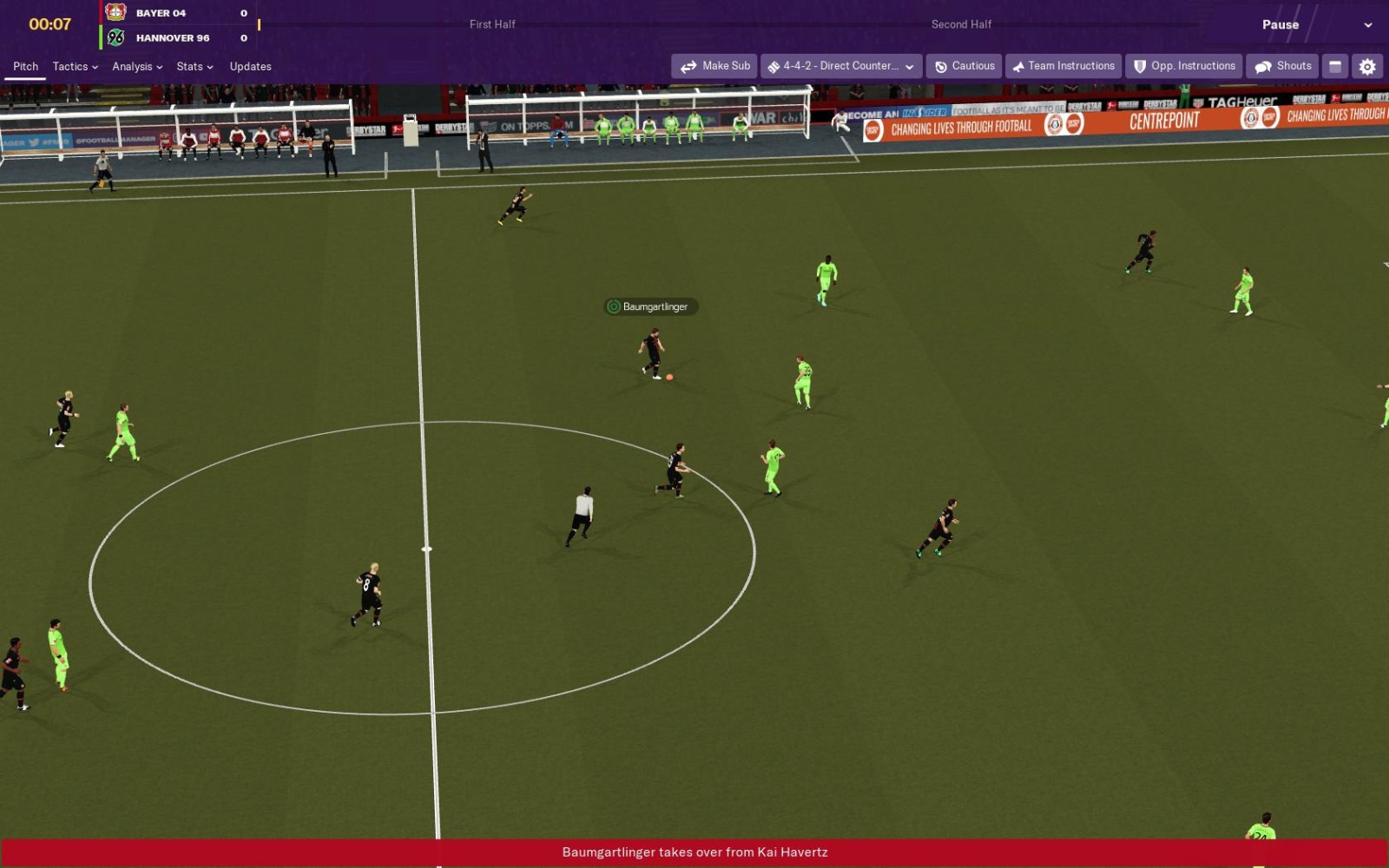
Task: Open the Tactics dropdown menu
Action: click(75, 67)
